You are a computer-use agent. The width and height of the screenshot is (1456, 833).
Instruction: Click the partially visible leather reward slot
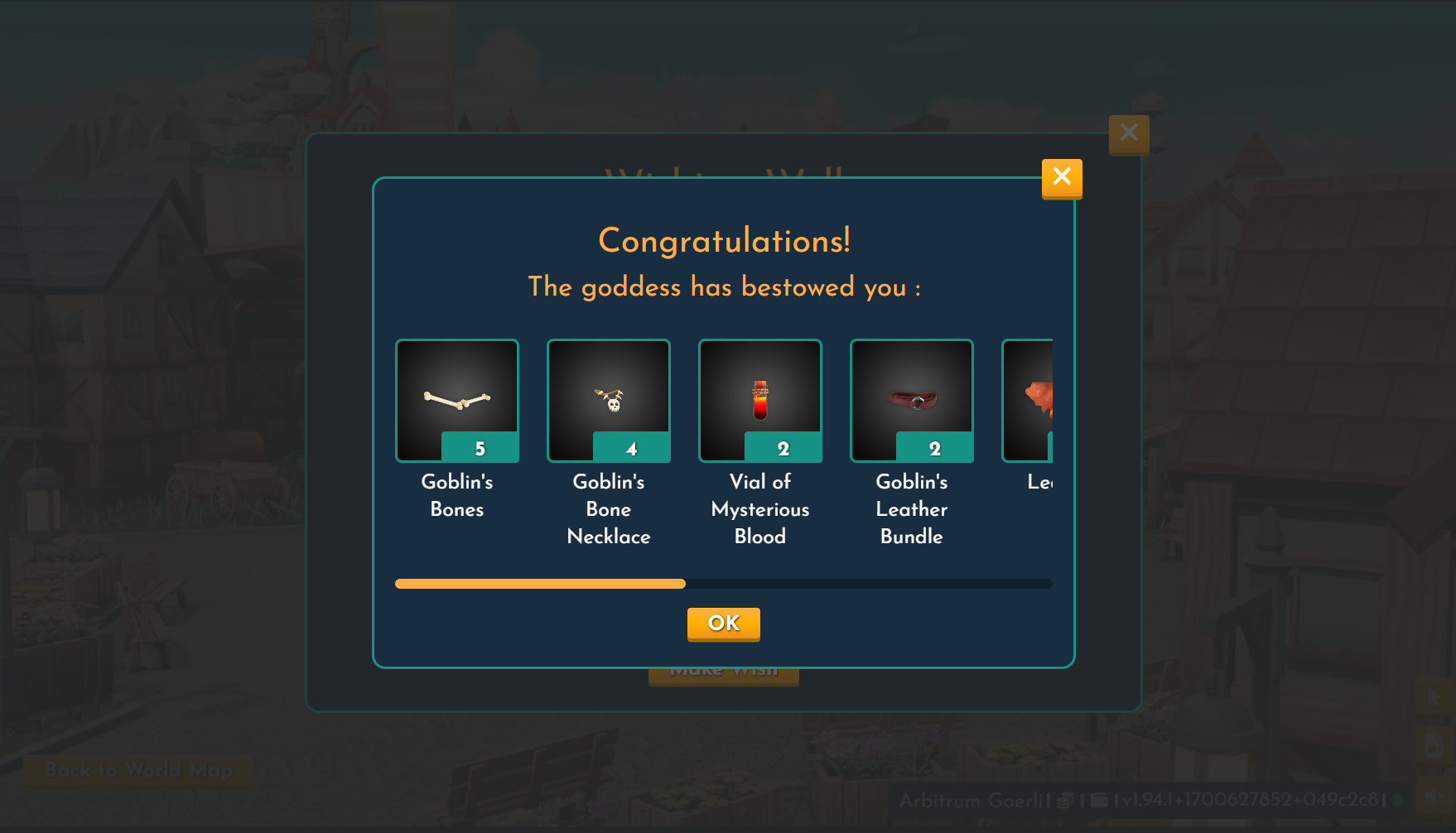coord(1029,401)
